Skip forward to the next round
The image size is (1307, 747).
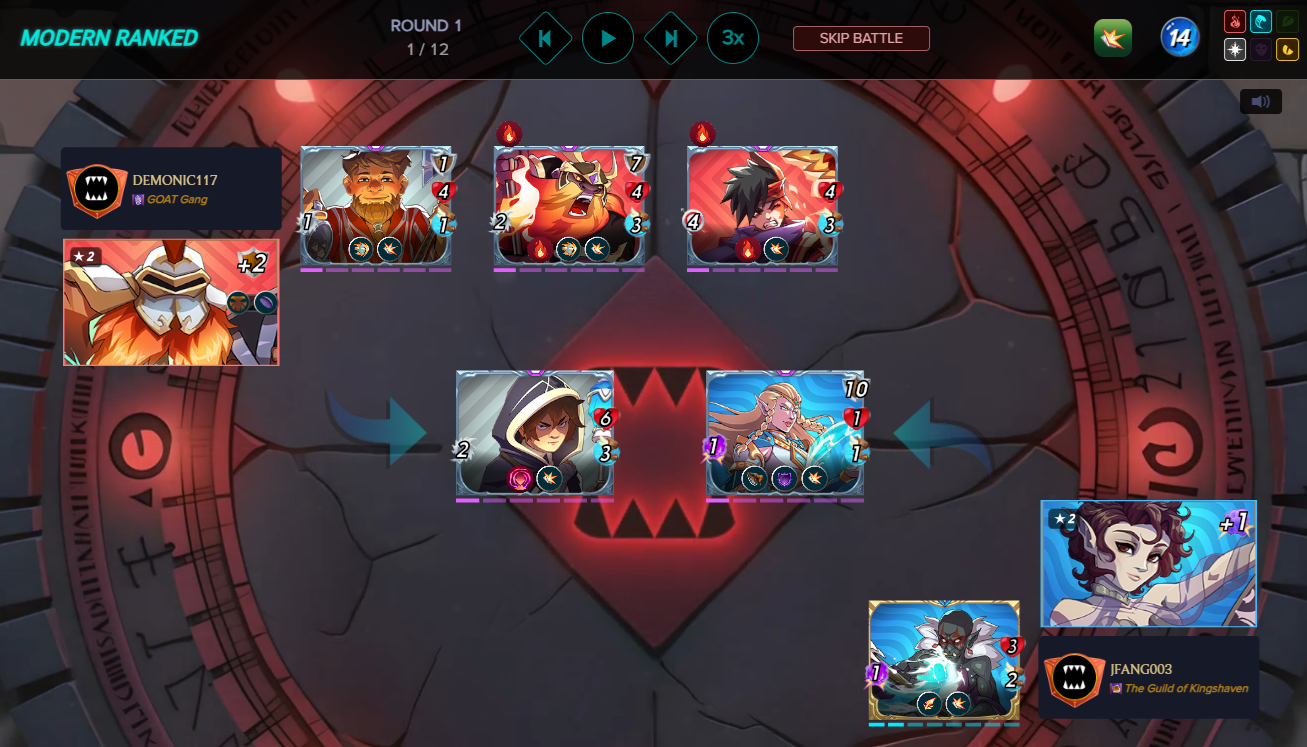pos(670,38)
